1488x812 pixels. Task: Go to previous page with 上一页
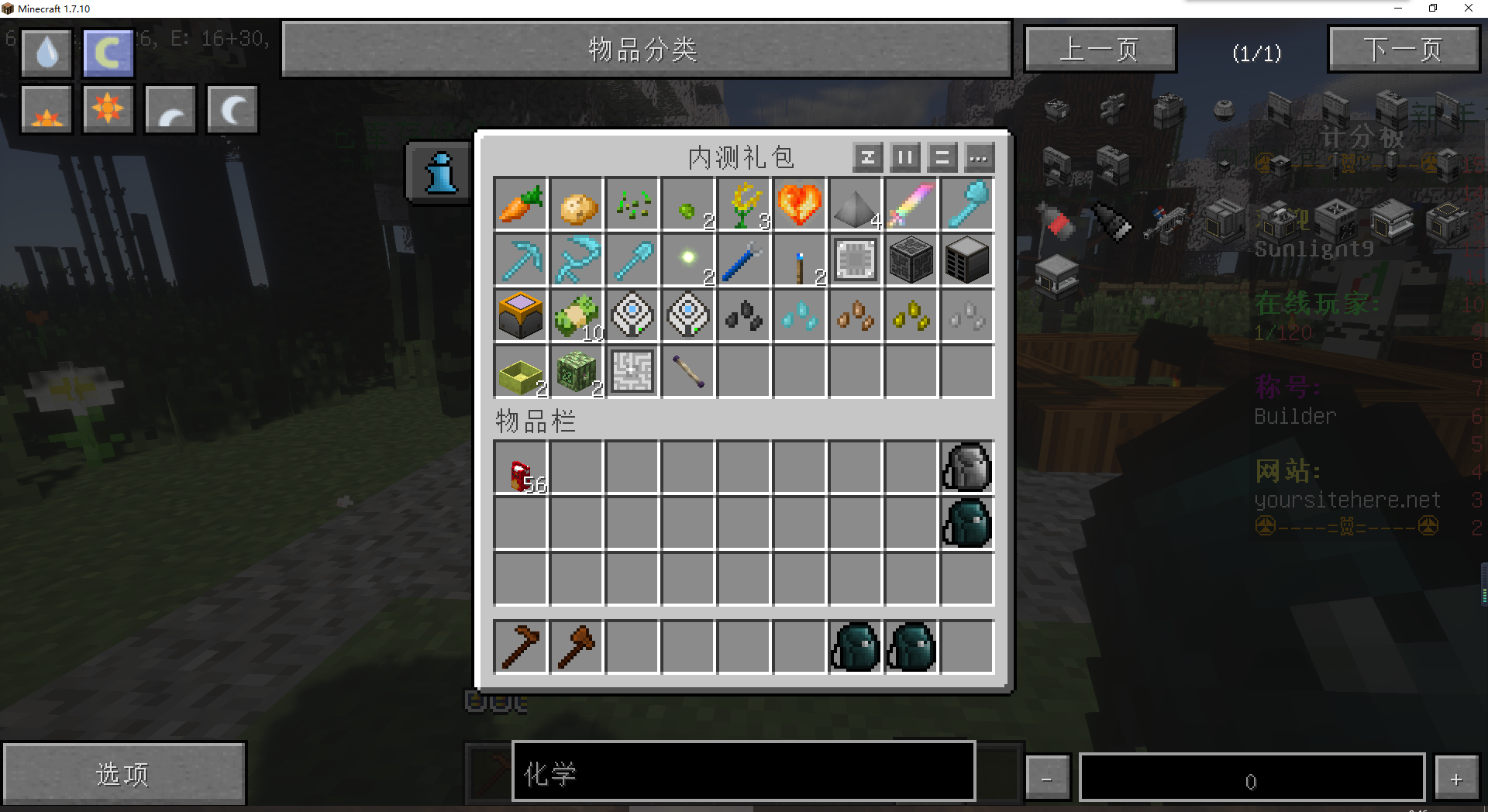[x=1100, y=50]
